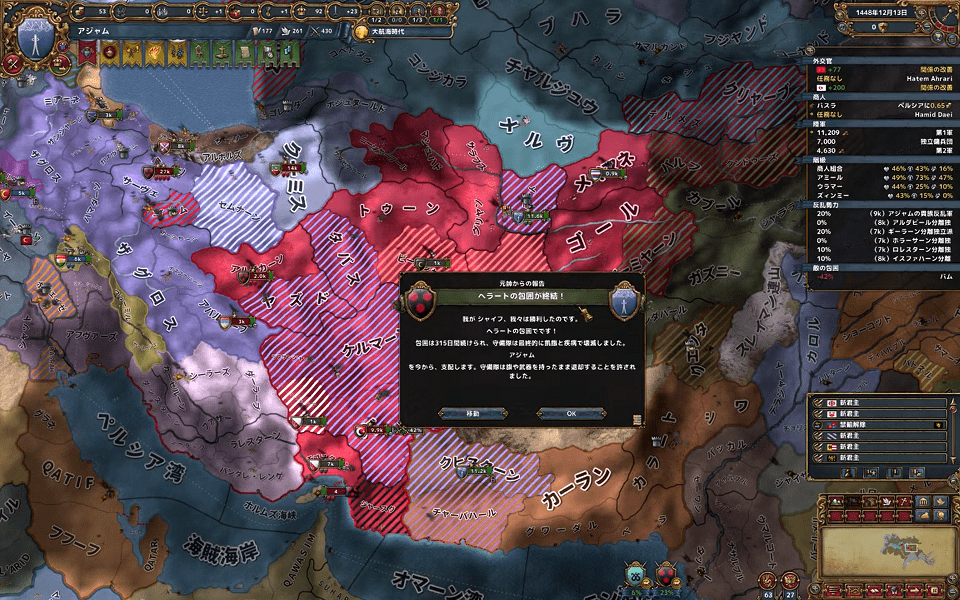This screenshot has width=960, height=600.
Task: Click the date display 1448年12月13日
Action: point(880,12)
